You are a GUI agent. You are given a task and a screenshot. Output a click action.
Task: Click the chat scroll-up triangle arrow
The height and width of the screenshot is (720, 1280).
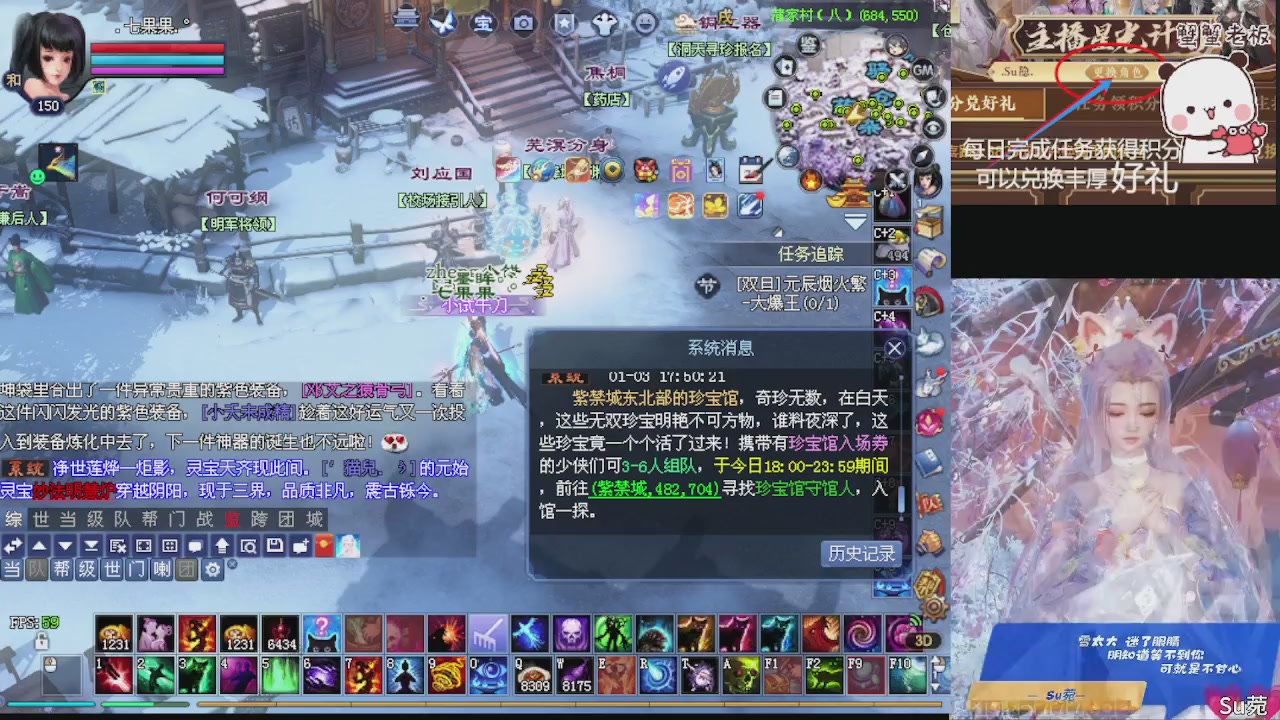click(38, 546)
